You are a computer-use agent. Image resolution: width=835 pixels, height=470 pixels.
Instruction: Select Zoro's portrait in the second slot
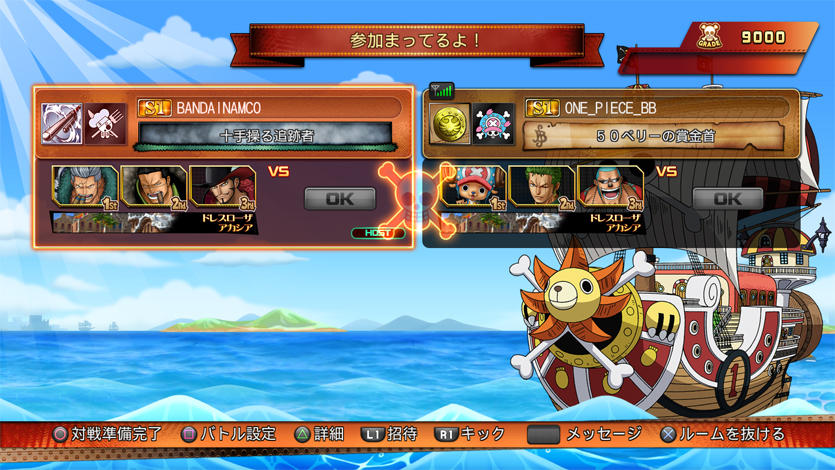[x=541, y=188]
